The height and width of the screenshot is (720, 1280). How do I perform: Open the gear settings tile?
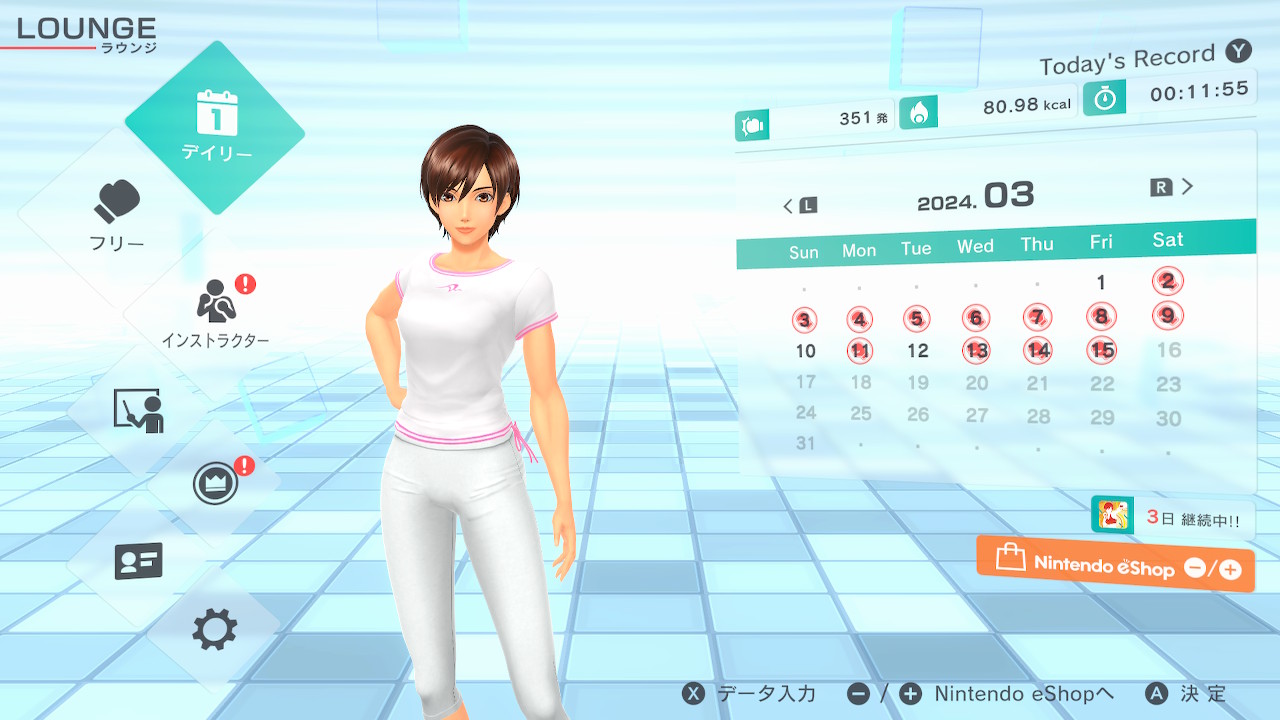(x=215, y=630)
